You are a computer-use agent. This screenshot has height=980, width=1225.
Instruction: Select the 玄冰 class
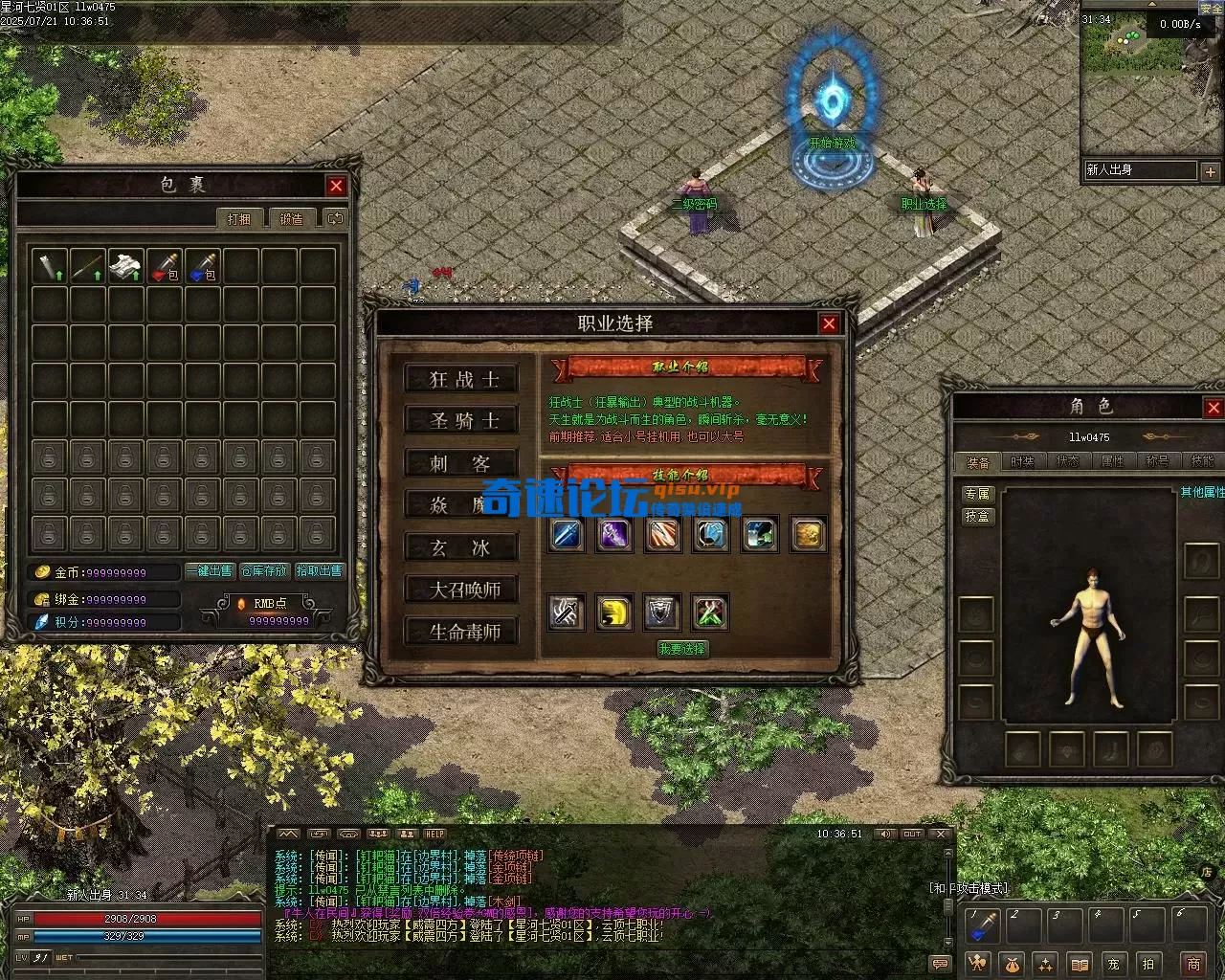point(461,547)
